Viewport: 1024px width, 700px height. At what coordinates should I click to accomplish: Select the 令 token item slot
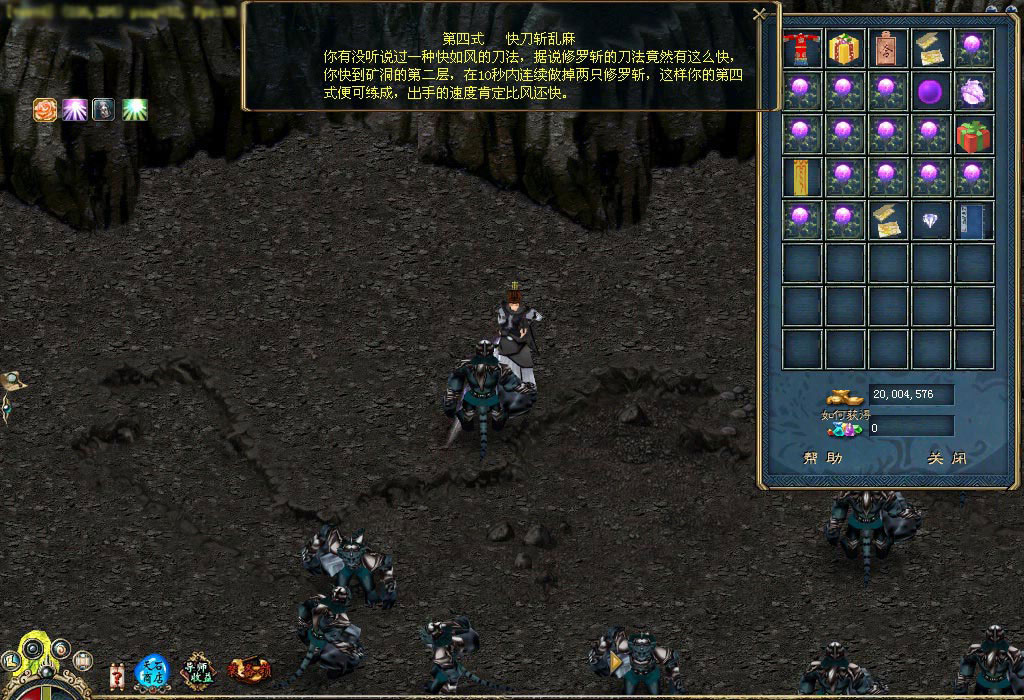[x=888, y=48]
